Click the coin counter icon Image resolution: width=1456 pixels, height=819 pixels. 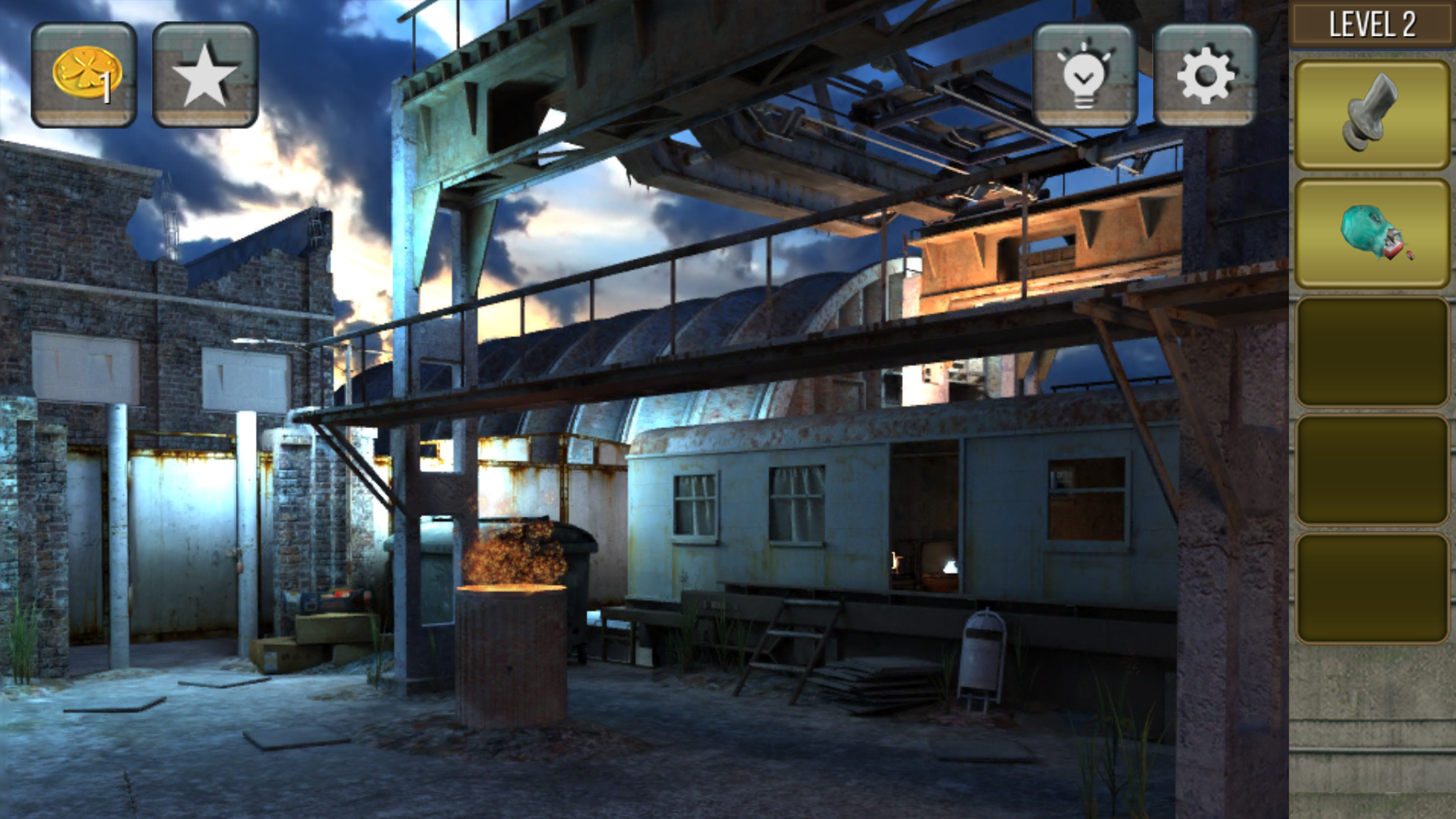point(82,73)
